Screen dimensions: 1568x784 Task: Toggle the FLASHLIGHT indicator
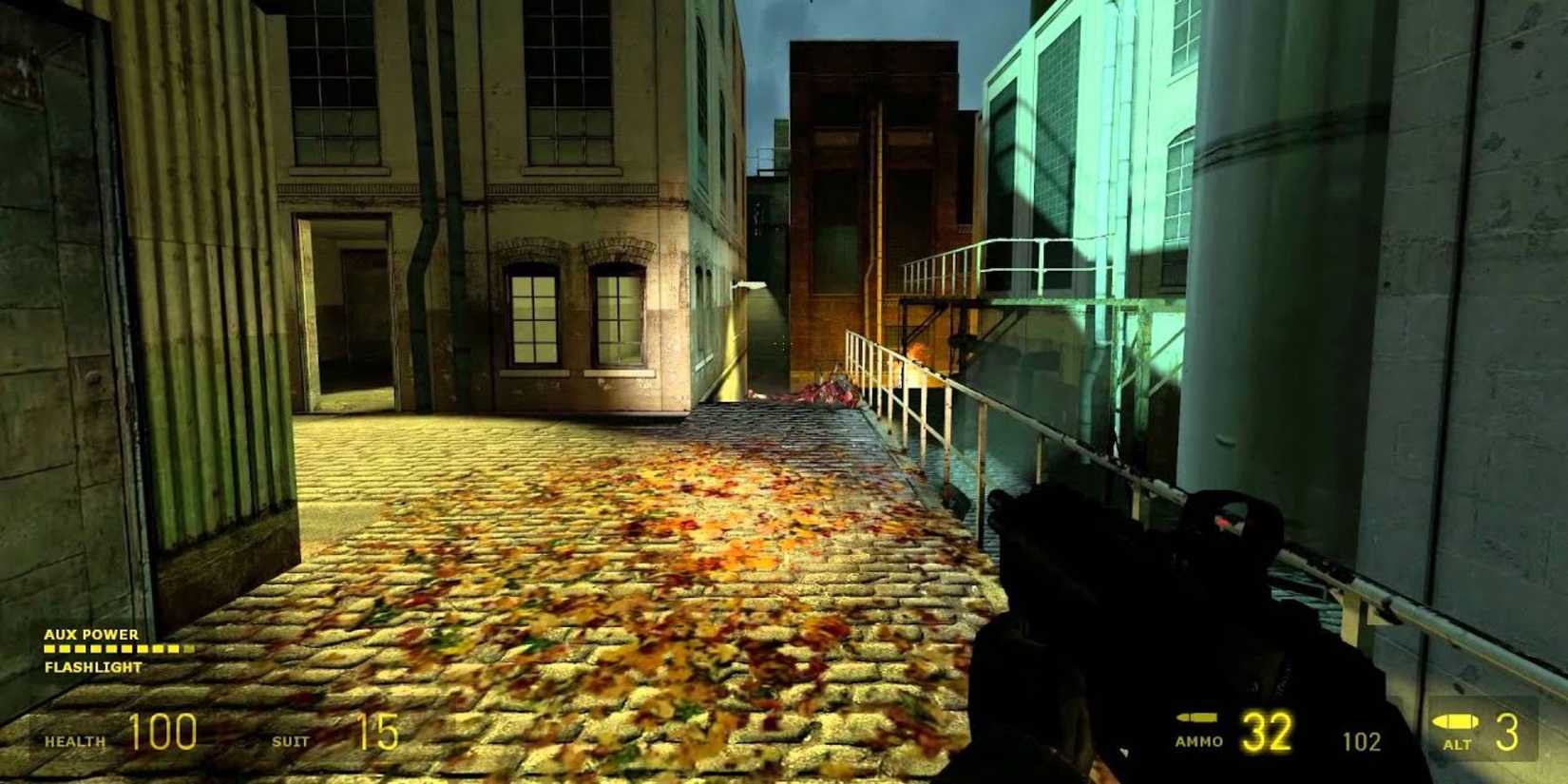pyautogui.click(x=91, y=666)
